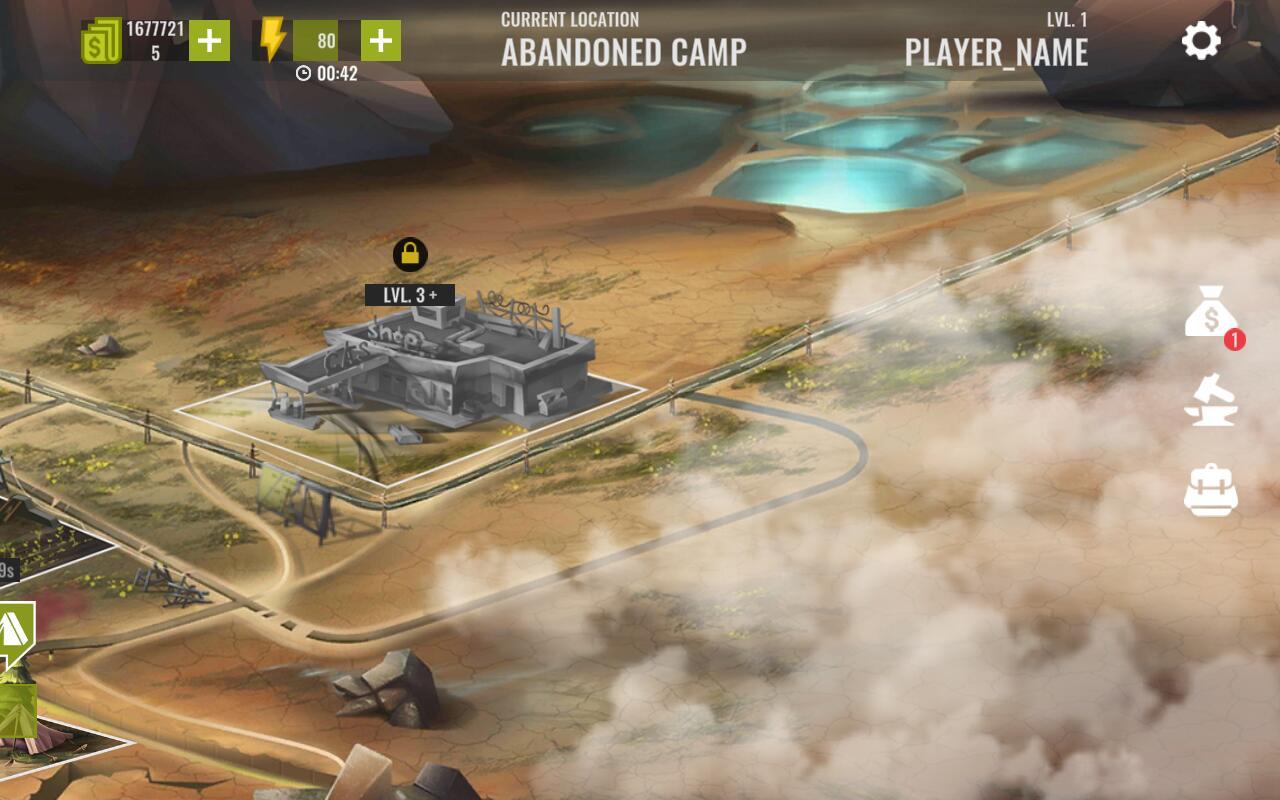Open the backpack inventory

[1210, 490]
